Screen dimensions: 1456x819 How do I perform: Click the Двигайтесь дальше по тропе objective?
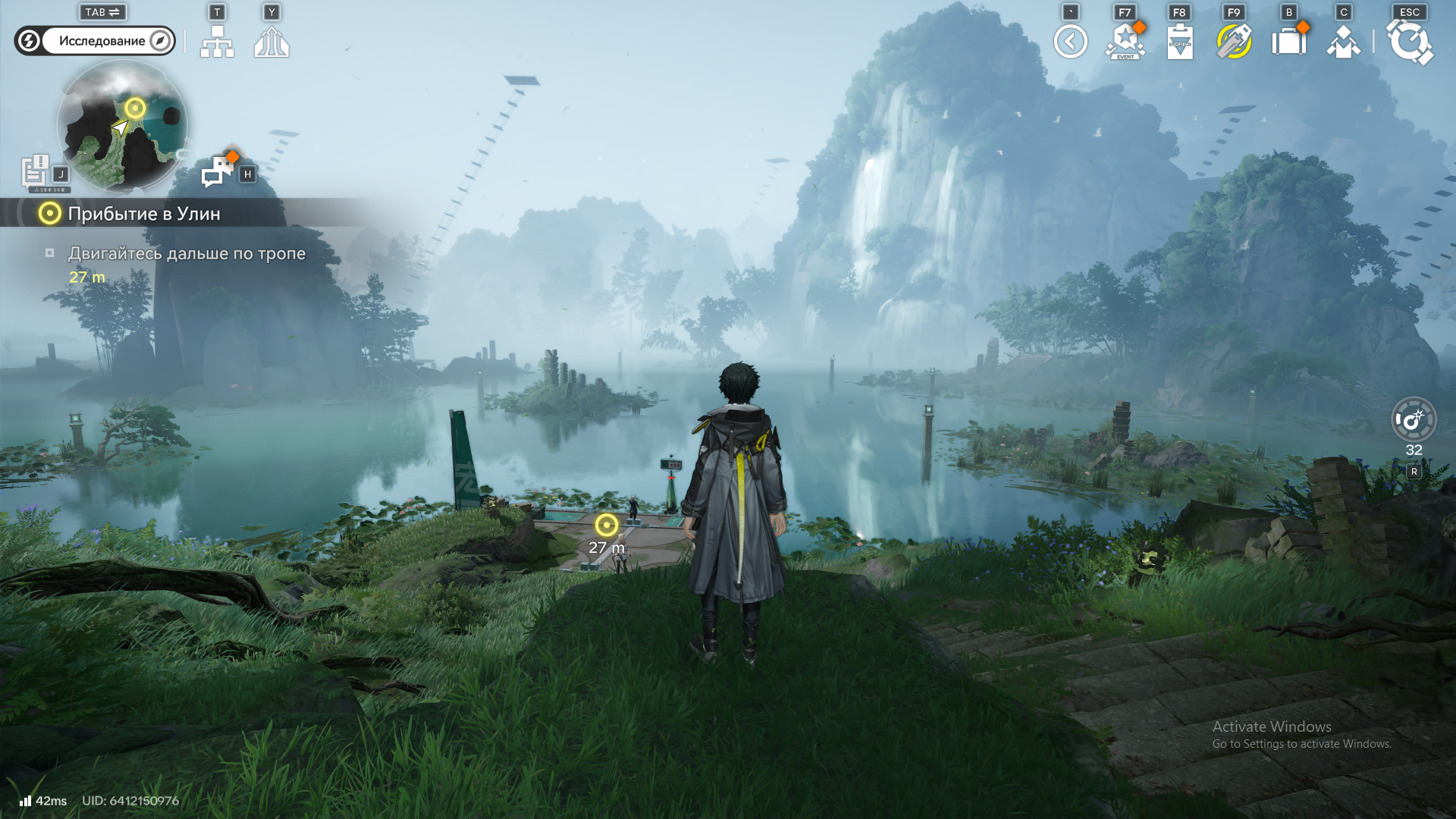[187, 253]
